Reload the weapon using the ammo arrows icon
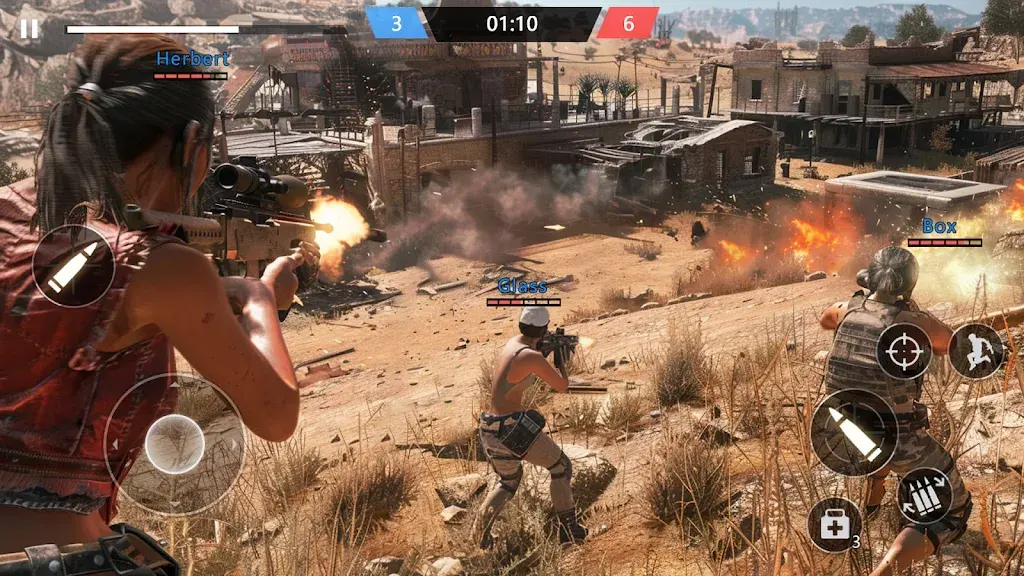The height and width of the screenshot is (576, 1024). coord(924,496)
